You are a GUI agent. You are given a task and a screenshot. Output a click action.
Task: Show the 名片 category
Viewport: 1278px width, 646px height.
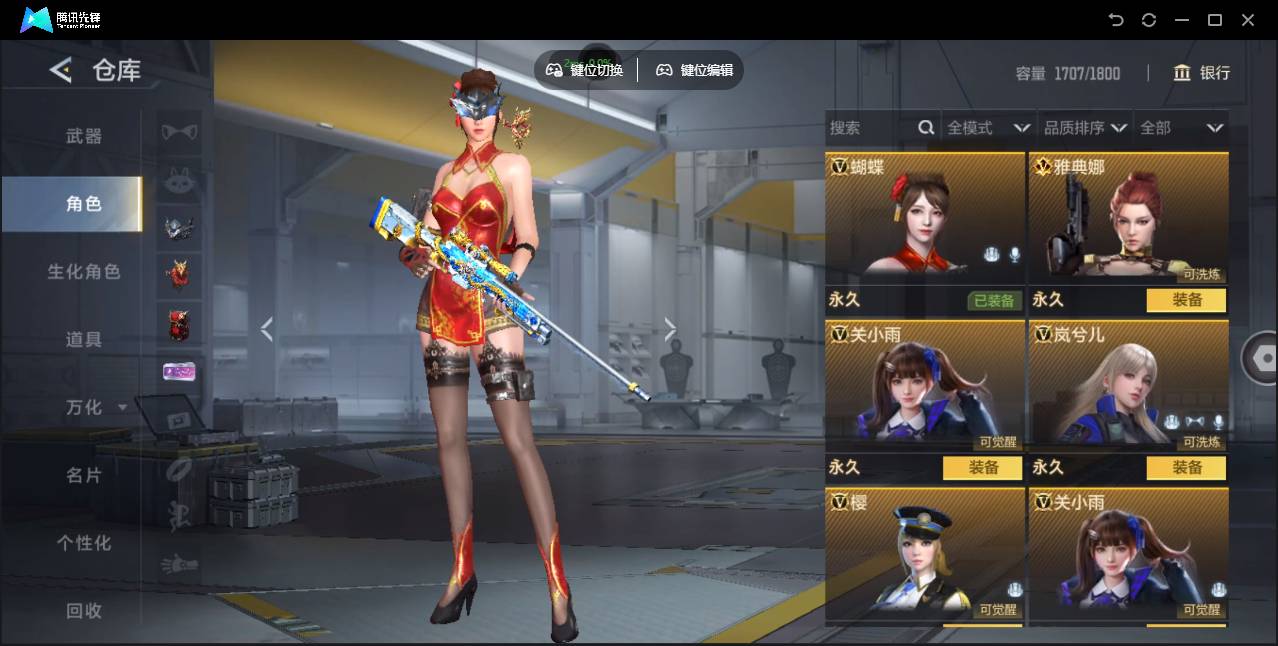tap(84, 475)
